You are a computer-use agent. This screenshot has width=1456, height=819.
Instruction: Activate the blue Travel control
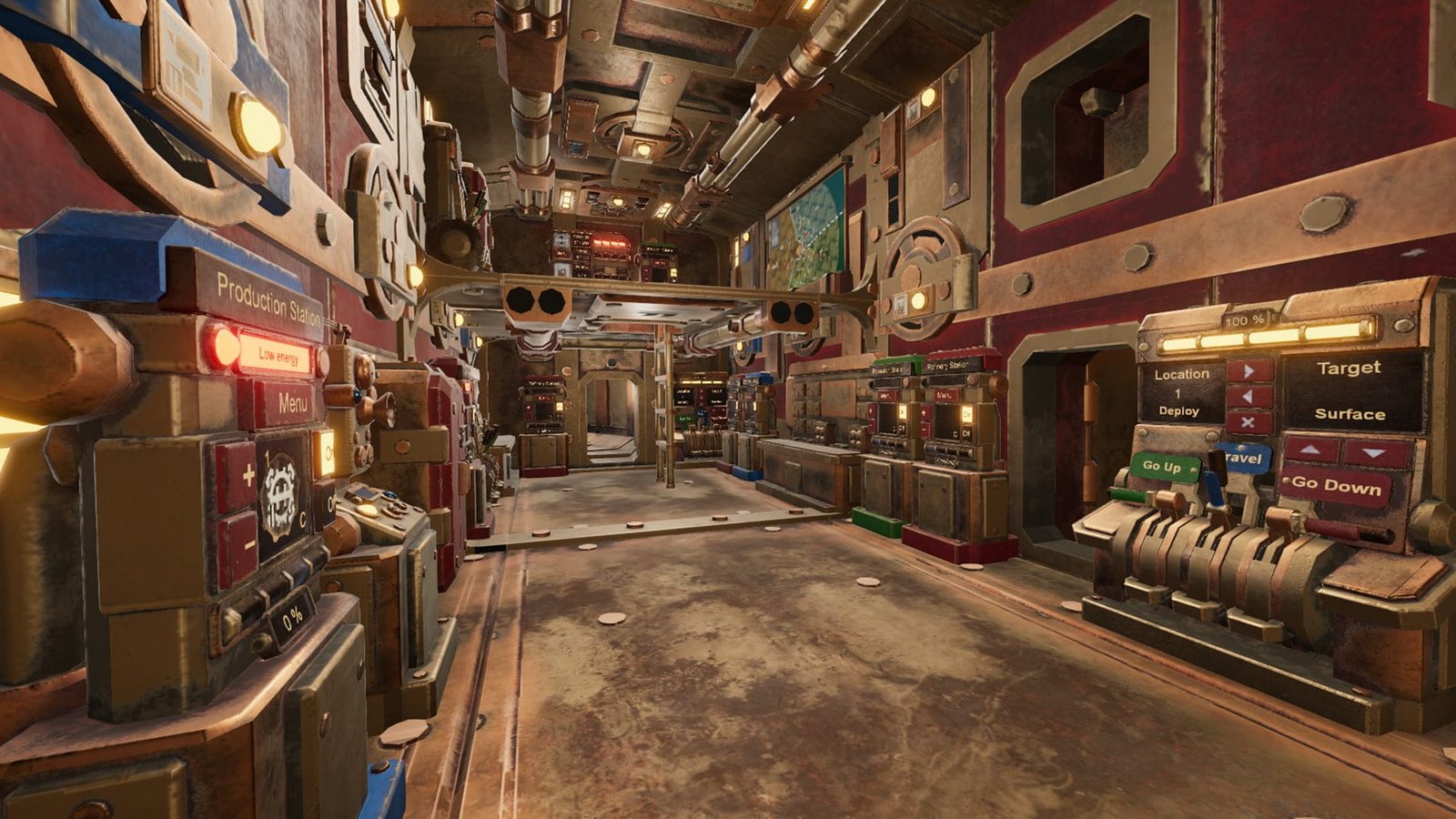click(1243, 458)
